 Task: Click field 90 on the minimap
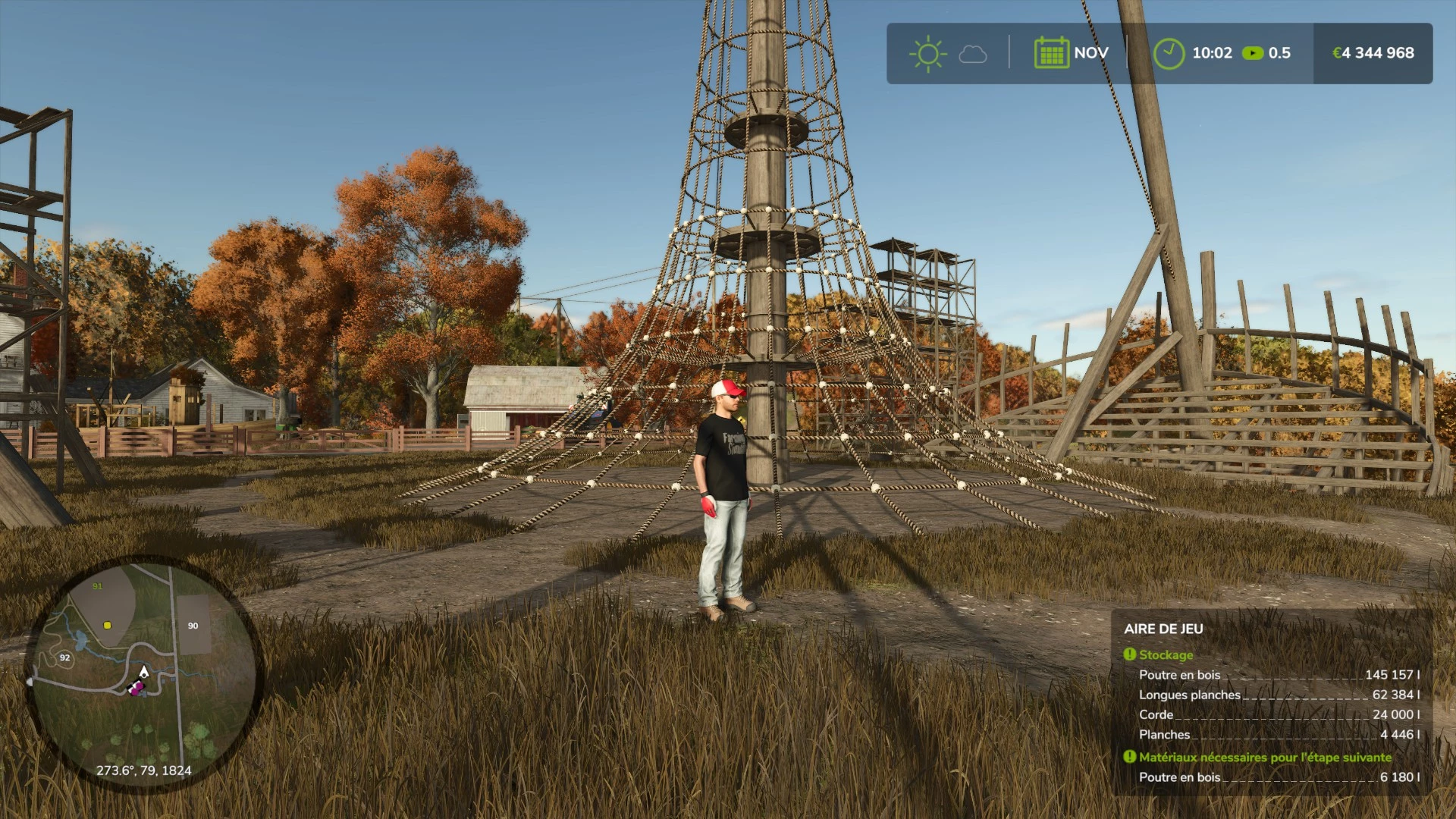coord(193,625)
